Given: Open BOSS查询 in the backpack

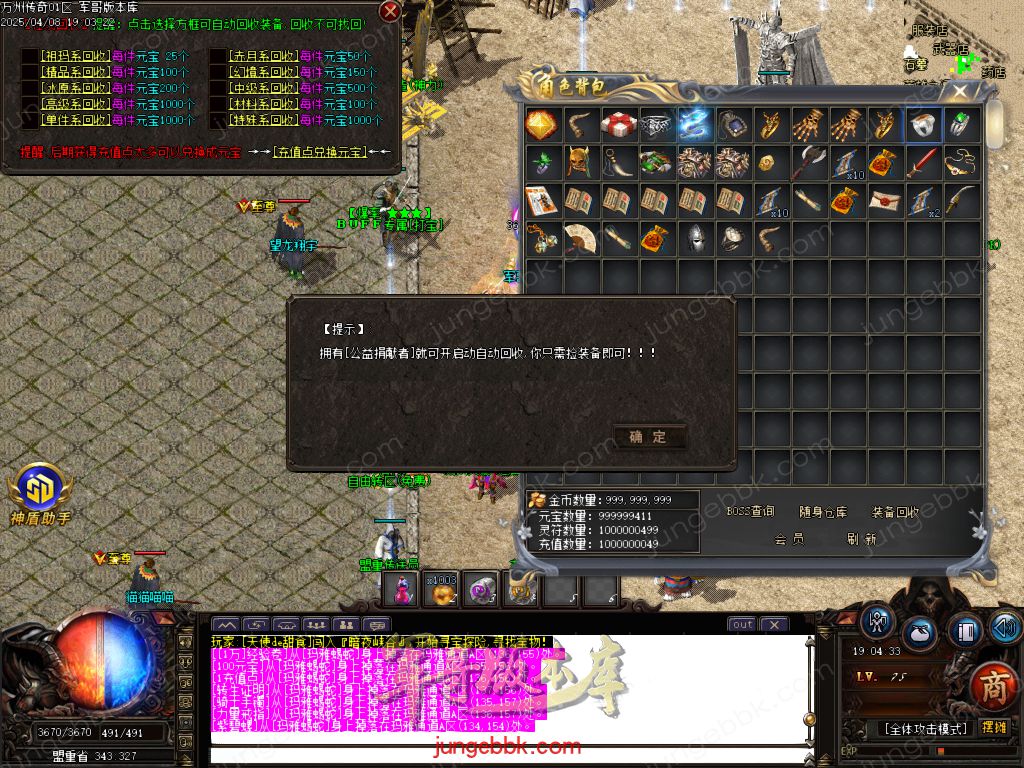Looking at the screenshot, I should (x=750, y=512).
